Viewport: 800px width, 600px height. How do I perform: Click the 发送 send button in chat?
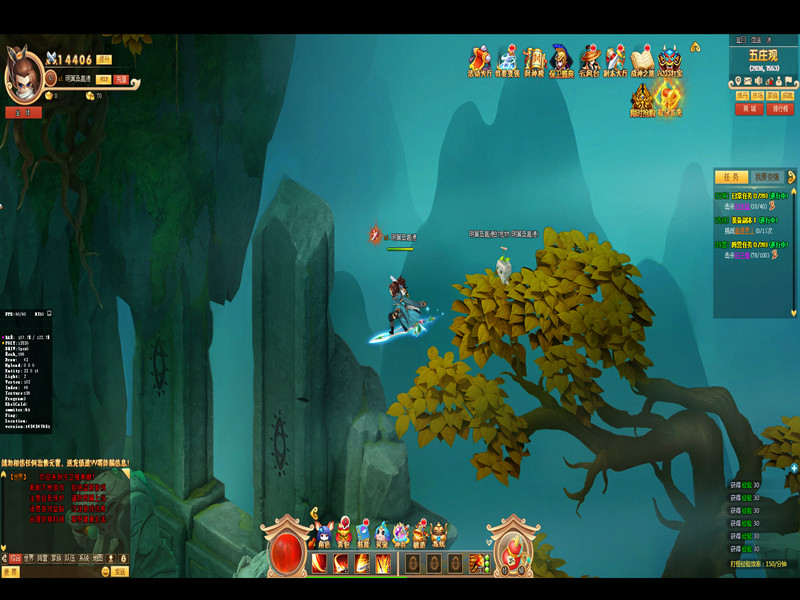tap(119, 572)
